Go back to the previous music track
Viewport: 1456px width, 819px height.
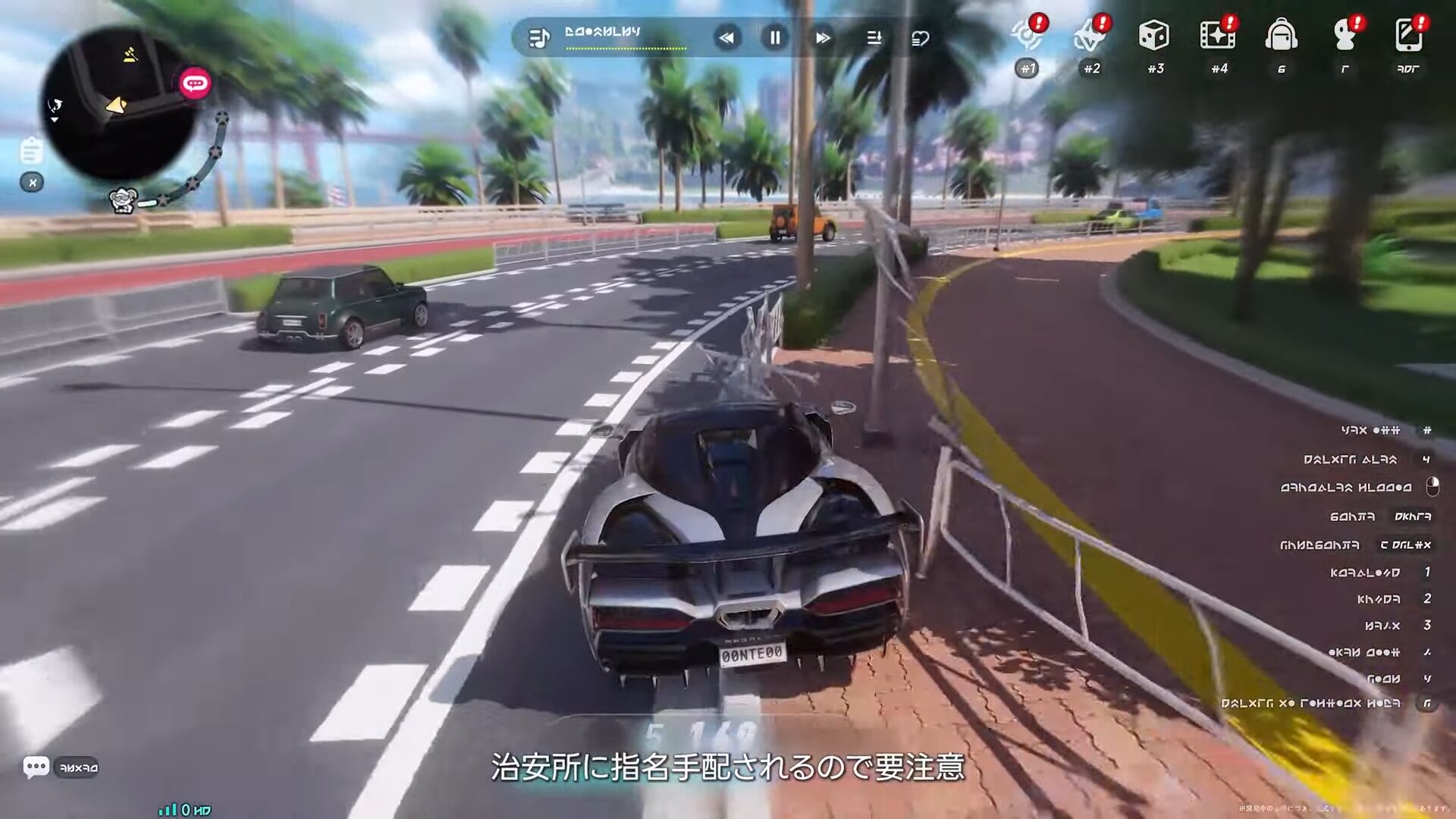(x=726, y=37)
